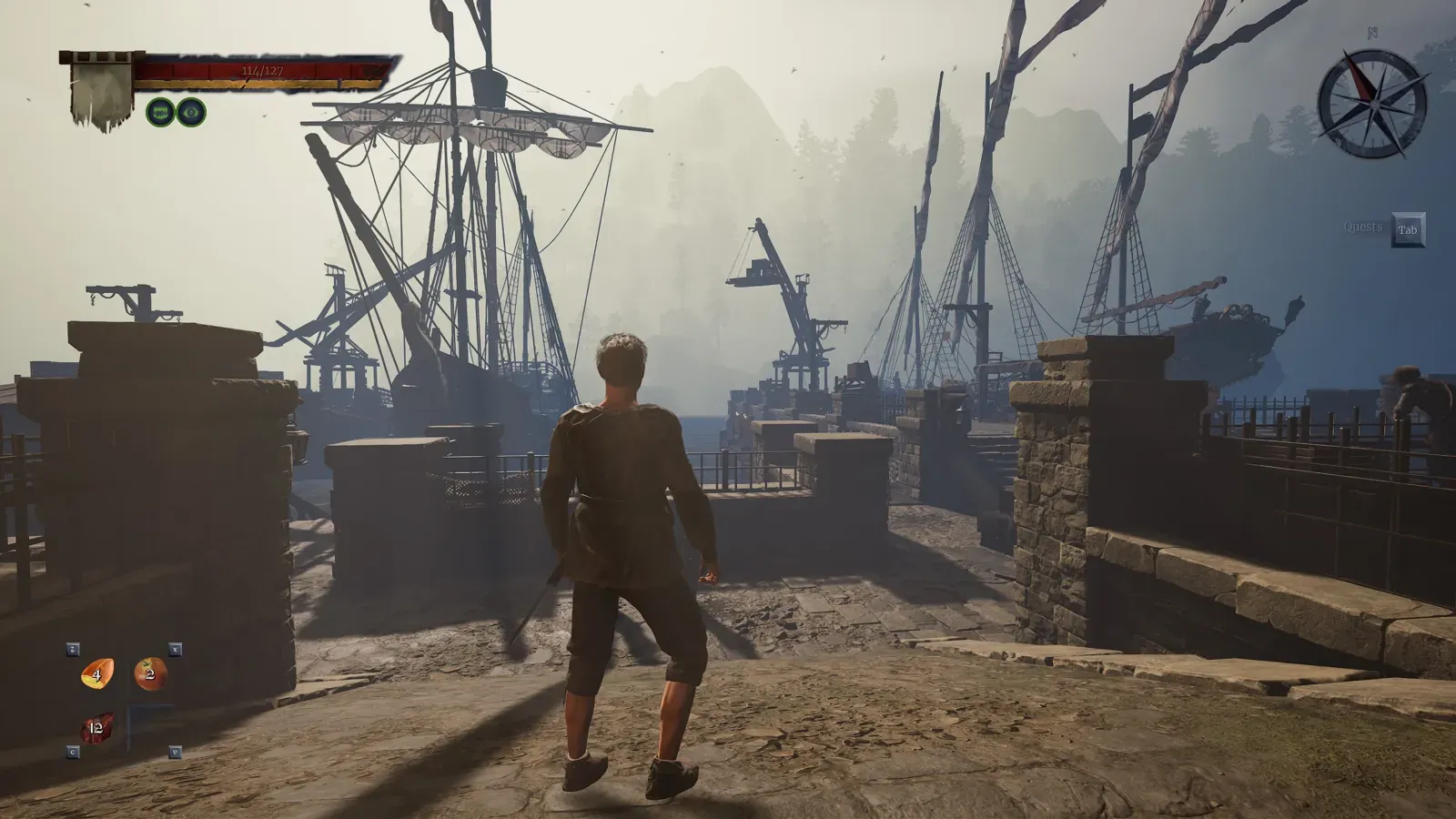Select the raw meat quick slot
Viewport: 1456px width, 819px height.
(x=96, y=727)
